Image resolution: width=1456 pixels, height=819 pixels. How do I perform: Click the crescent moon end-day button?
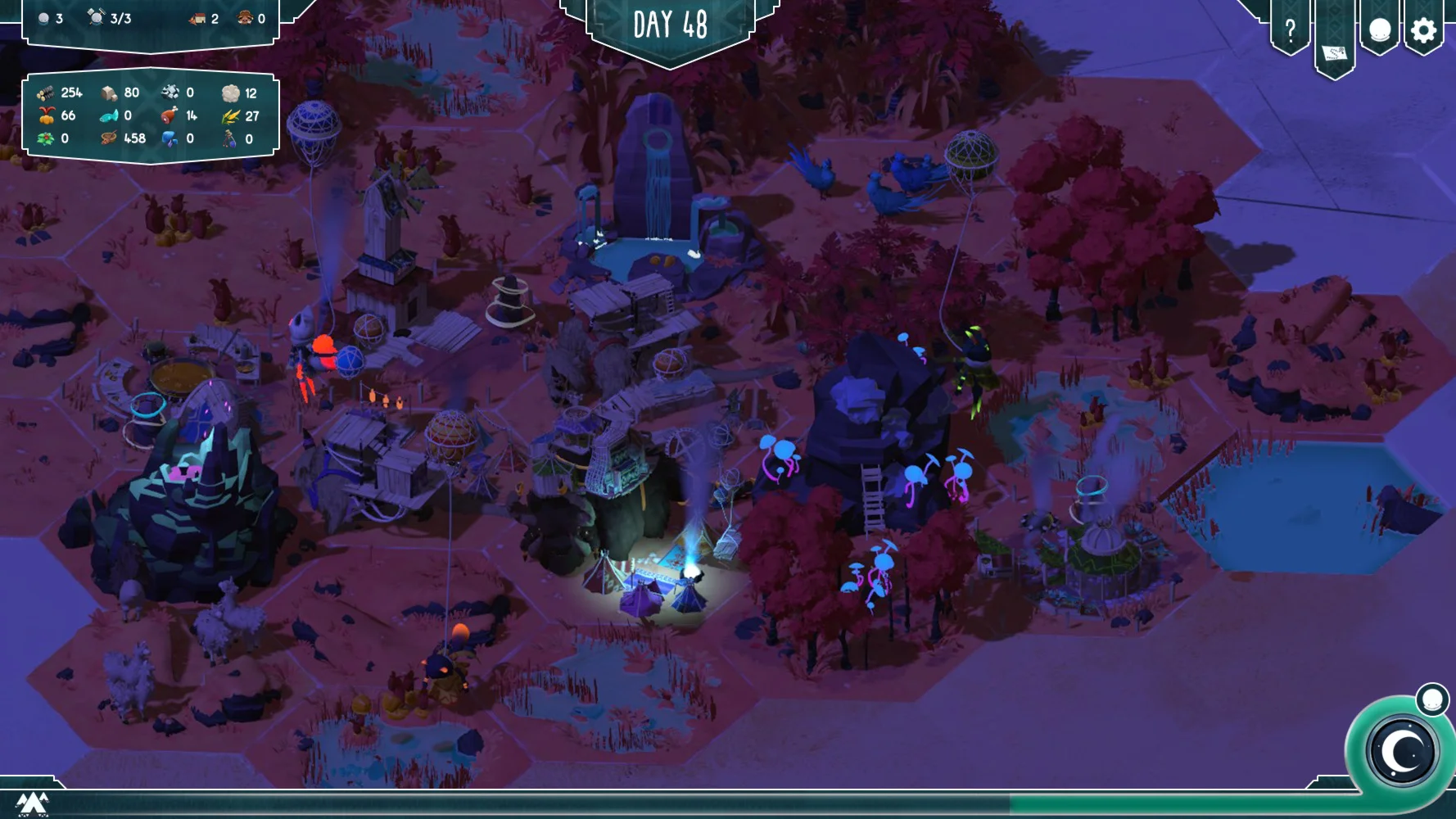(1404, 750)
